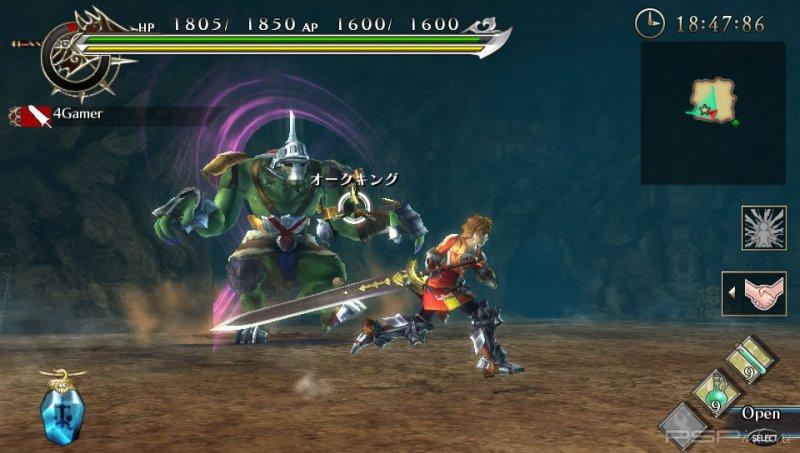Select the empty grey item slot

[x=683, y=424]
